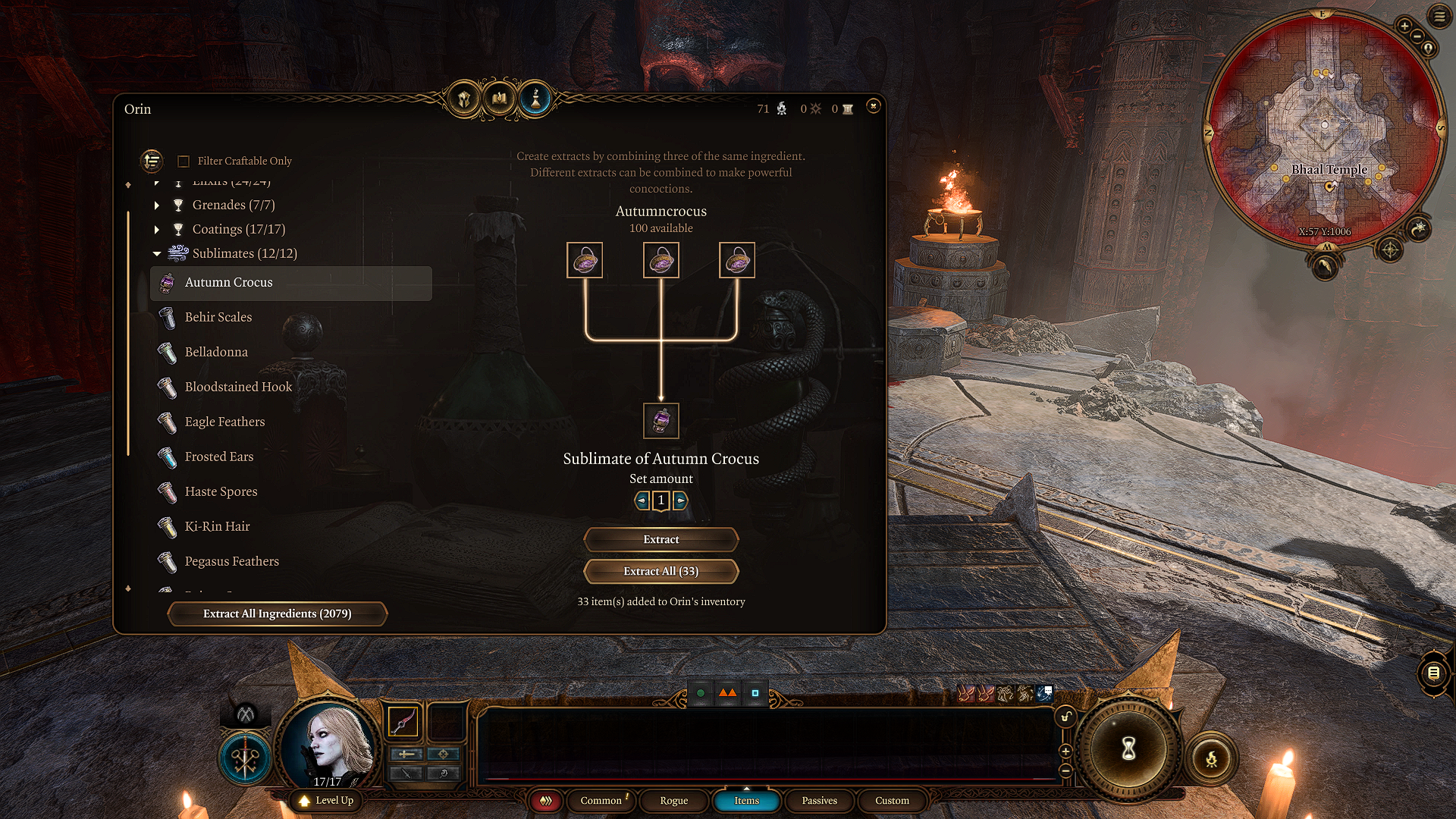End turn with the hourglass button

tap(1128, 749)
